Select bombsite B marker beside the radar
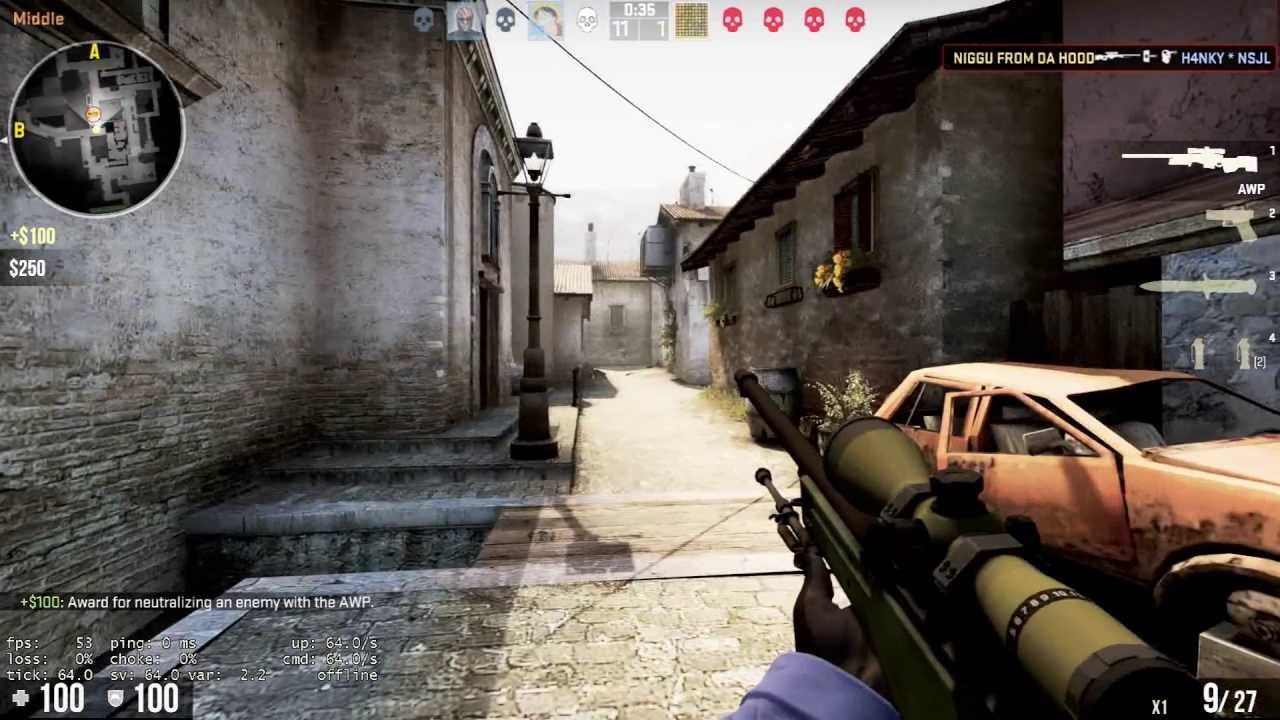1280x720 pixels. click(18, 131)
